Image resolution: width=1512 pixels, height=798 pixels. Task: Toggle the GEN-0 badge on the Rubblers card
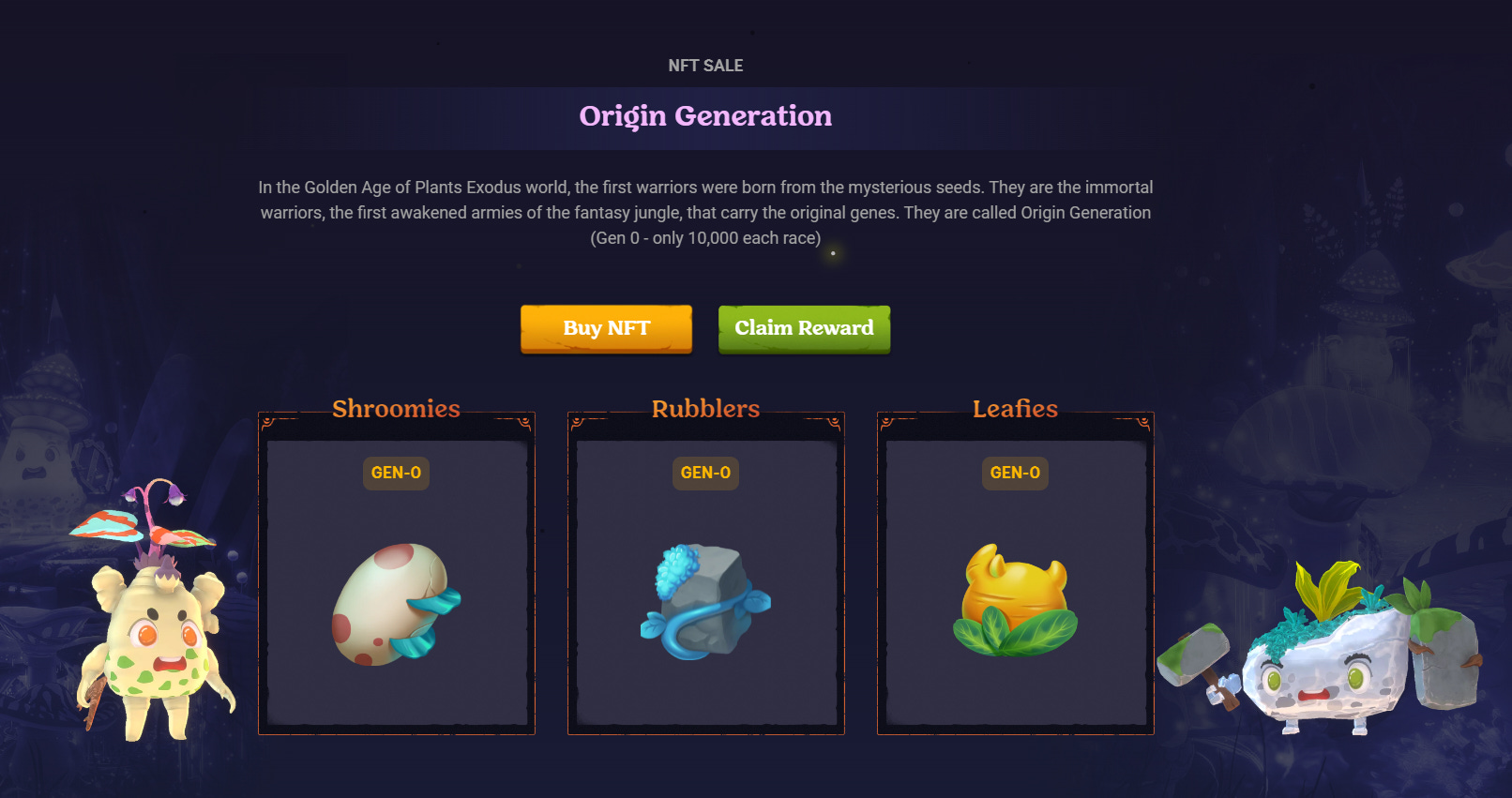point(705,474)
